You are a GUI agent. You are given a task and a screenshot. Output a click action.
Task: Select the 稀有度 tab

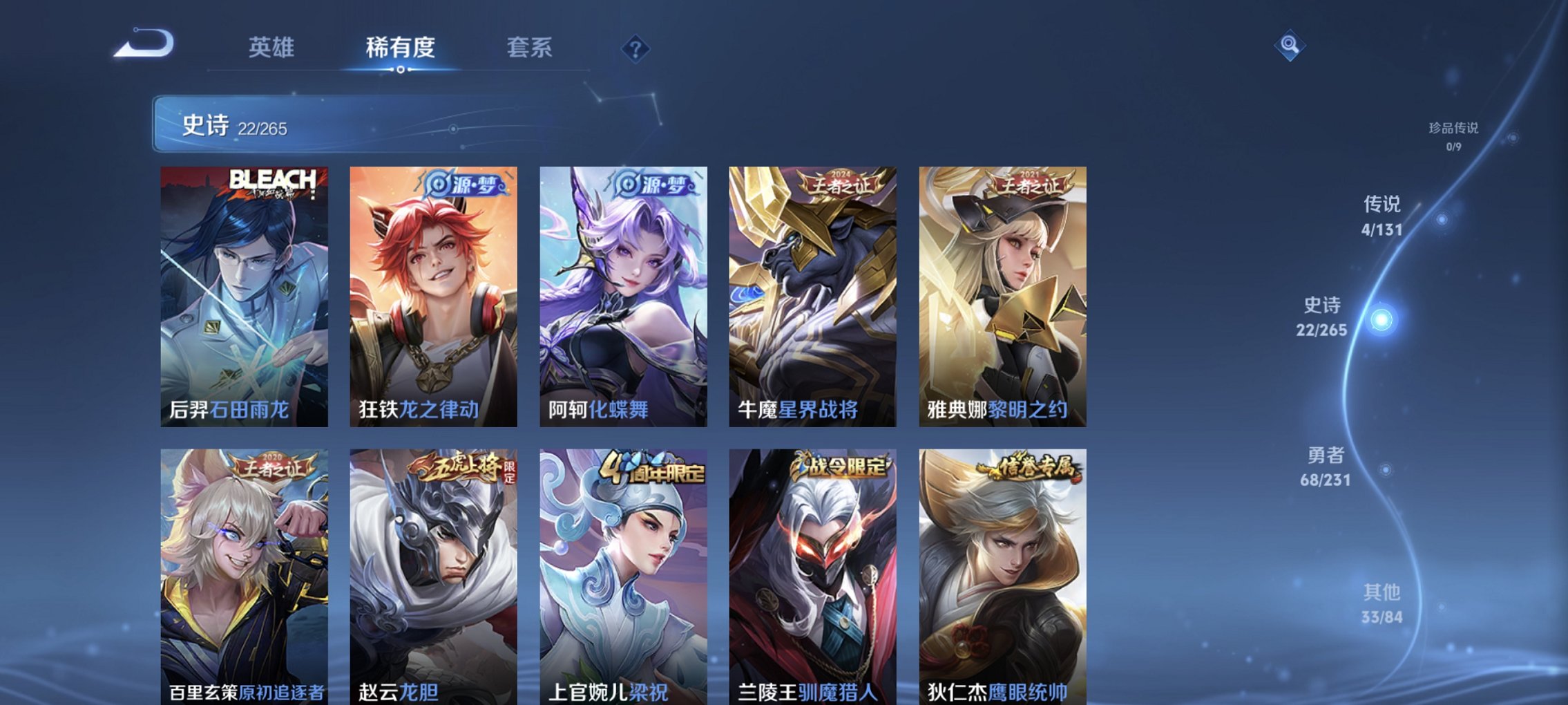[399, 48]
